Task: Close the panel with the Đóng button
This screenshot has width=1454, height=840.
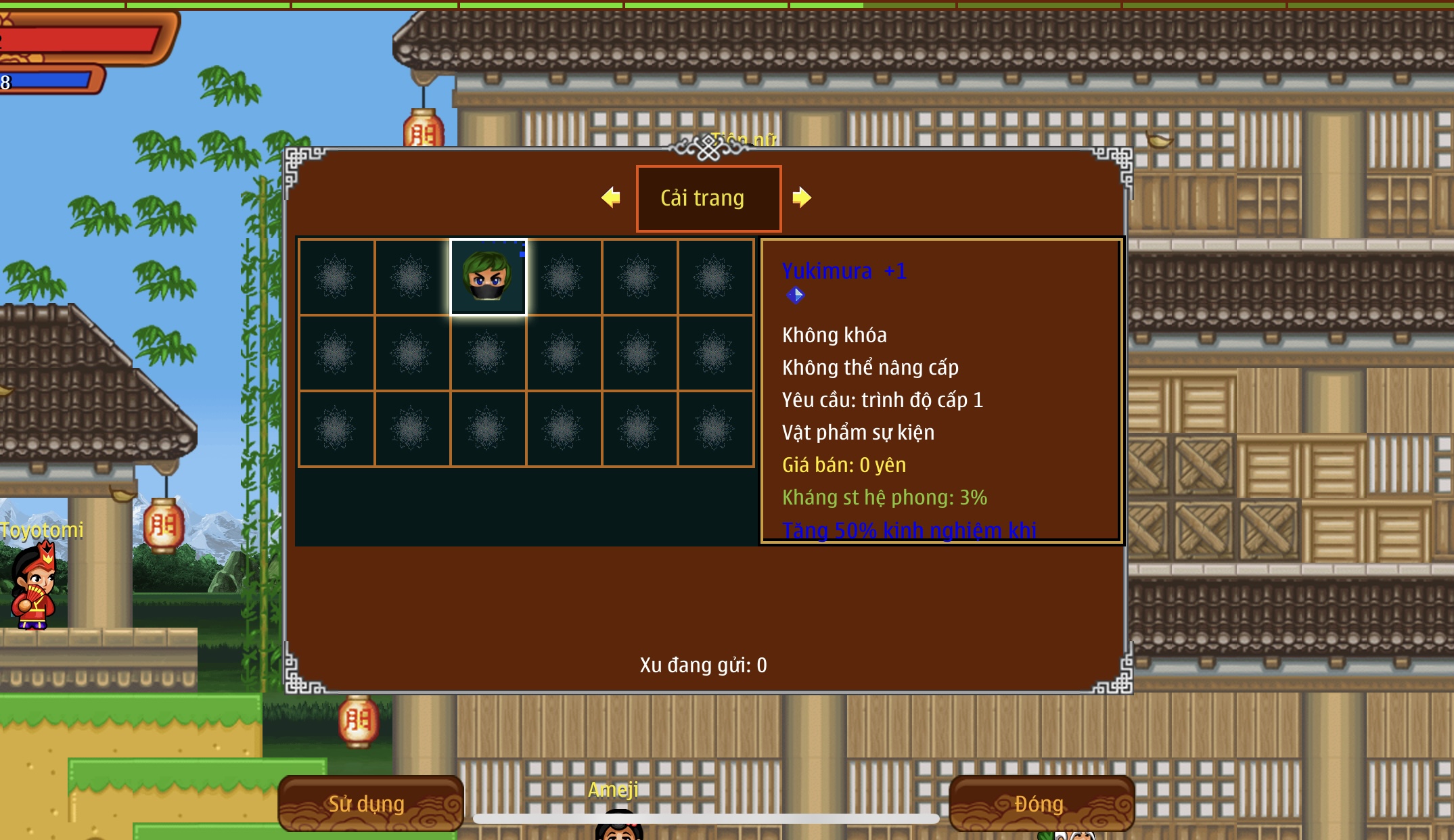Action: 1041,803
